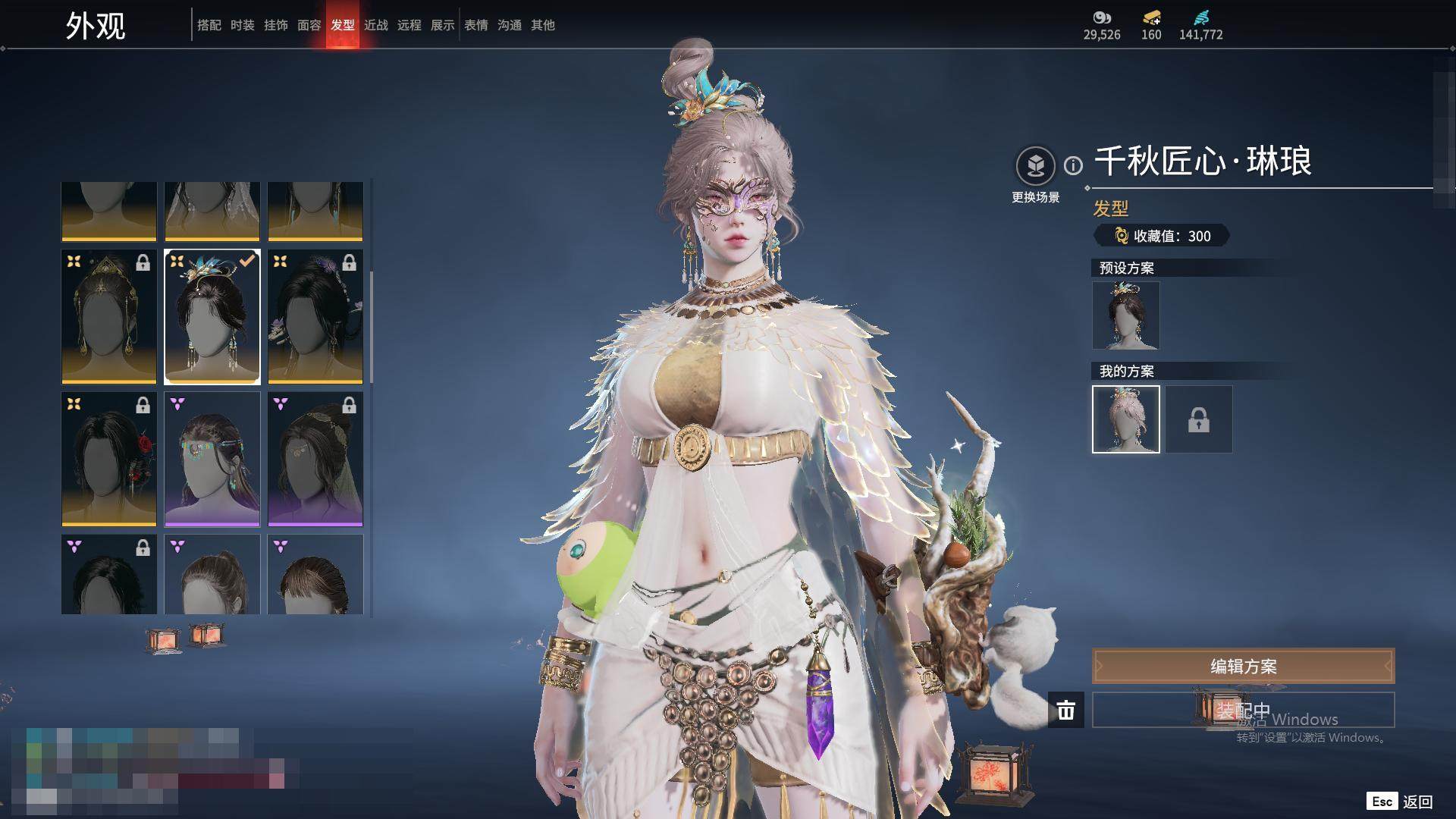Select the 挂饰 accessories tab

(275, 25)
